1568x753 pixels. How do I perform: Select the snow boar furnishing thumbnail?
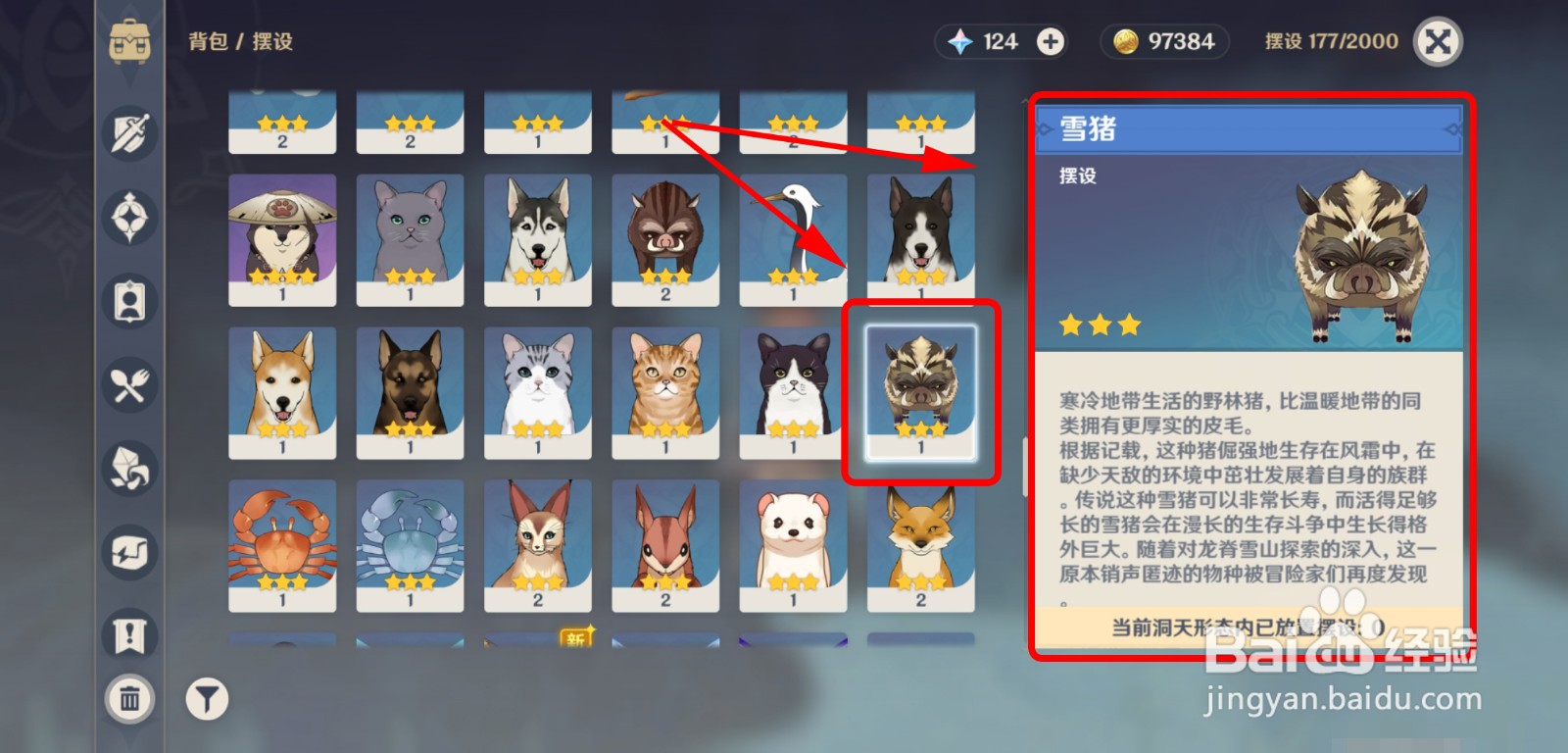tap(919, 390)
